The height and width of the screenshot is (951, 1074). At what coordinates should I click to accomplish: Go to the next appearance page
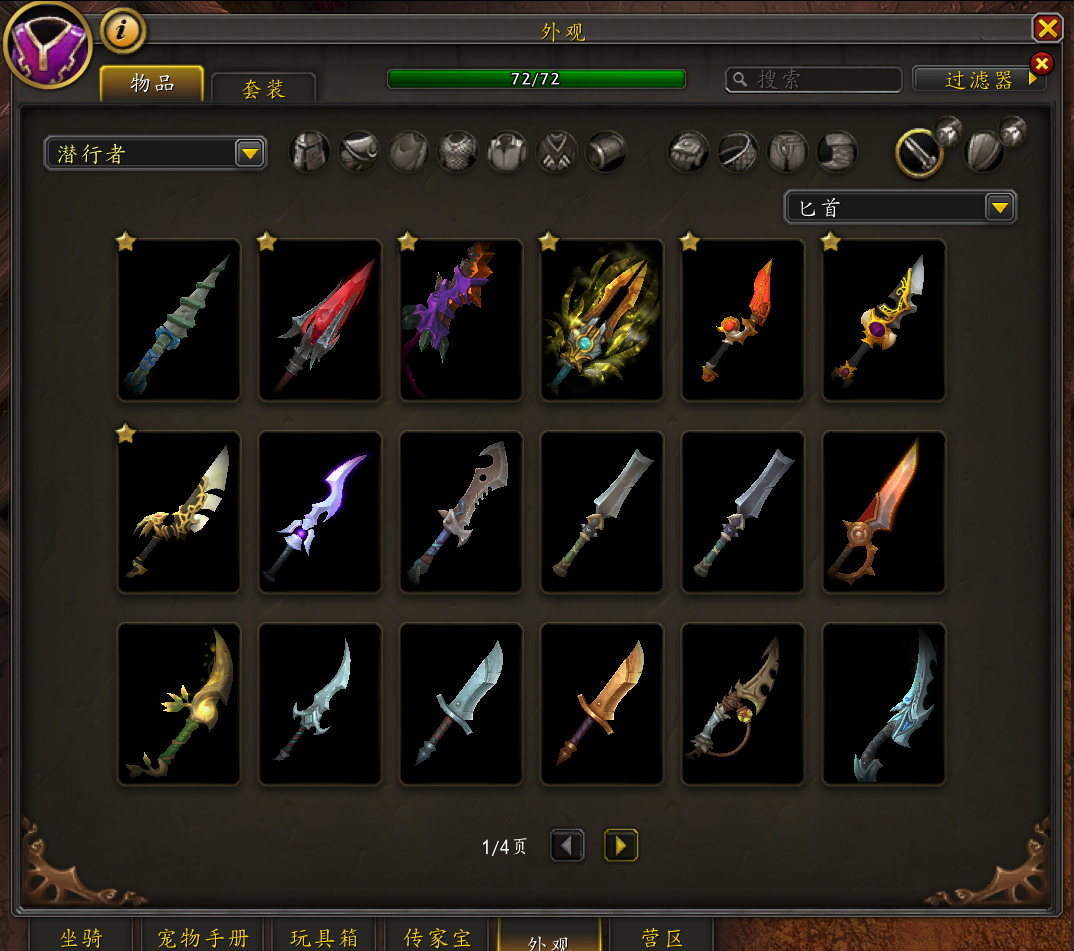click(621, 846)
